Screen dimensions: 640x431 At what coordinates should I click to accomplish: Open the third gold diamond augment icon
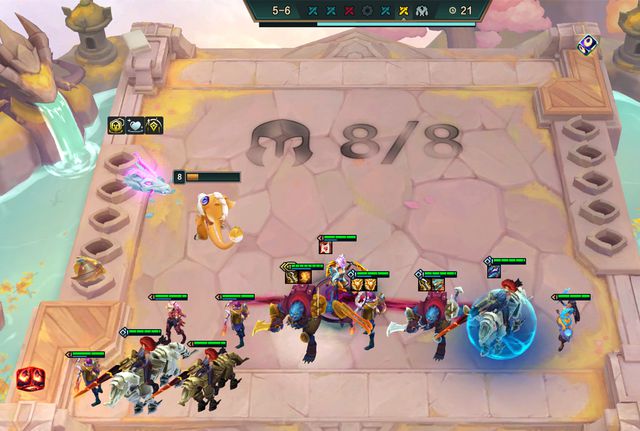click(155, 125)
